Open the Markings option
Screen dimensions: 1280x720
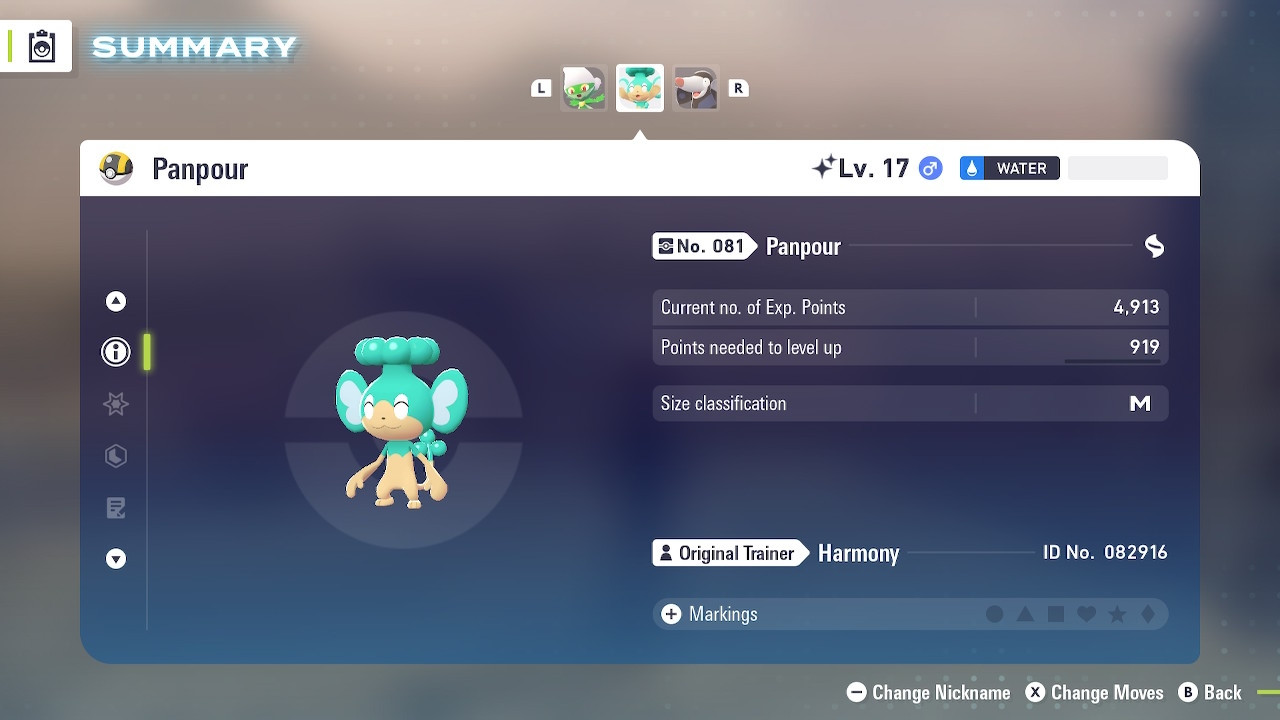[x=709, y=614]
